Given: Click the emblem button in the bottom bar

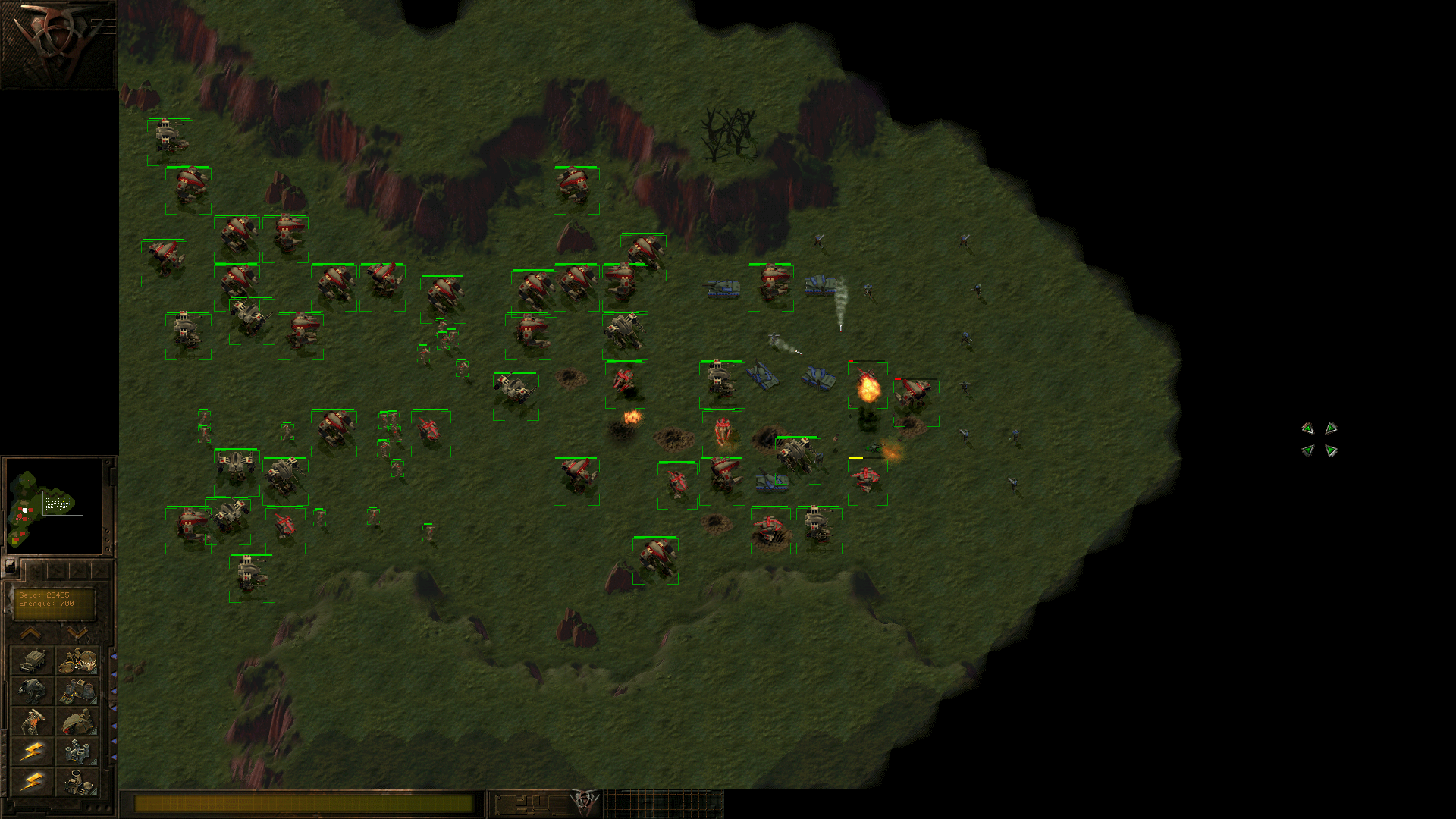Looking at the screenshot, I should [584, 801].
